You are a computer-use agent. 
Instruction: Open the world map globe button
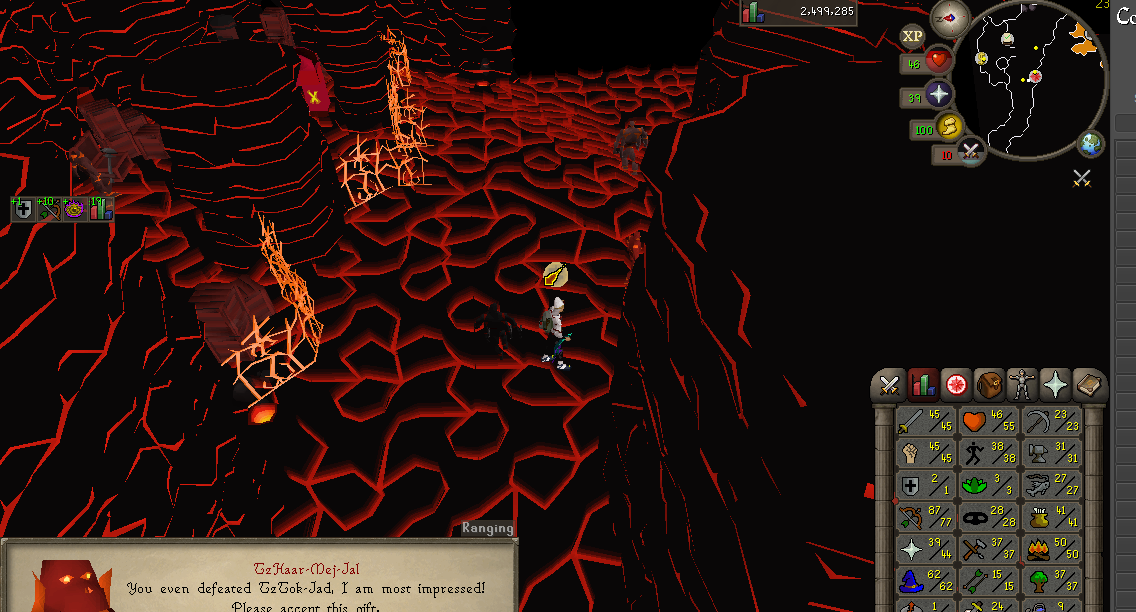tap(1090, 144)
